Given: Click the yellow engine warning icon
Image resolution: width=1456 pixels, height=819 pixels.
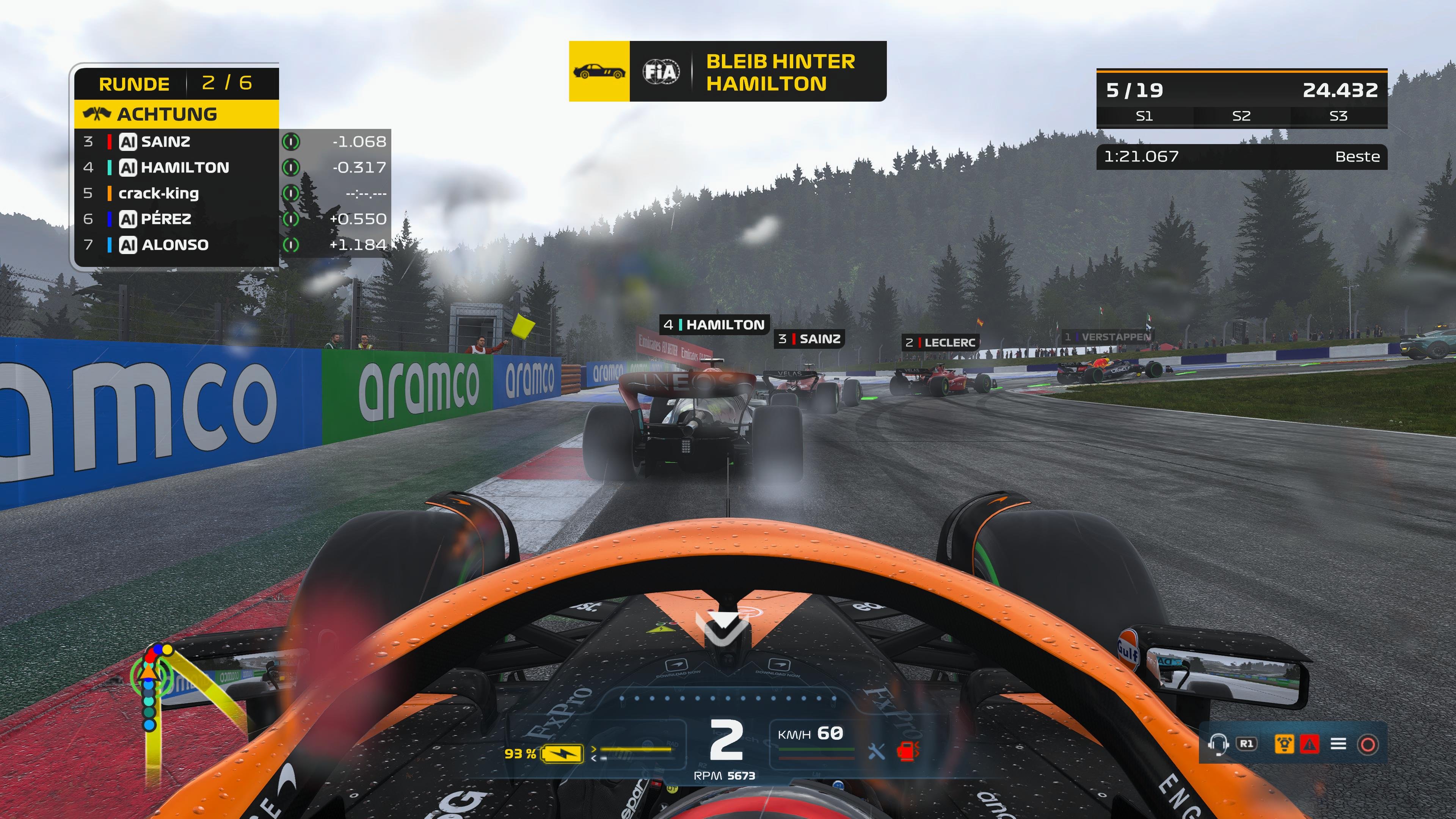Looking at the screenshot, I should pos(1284,744).
